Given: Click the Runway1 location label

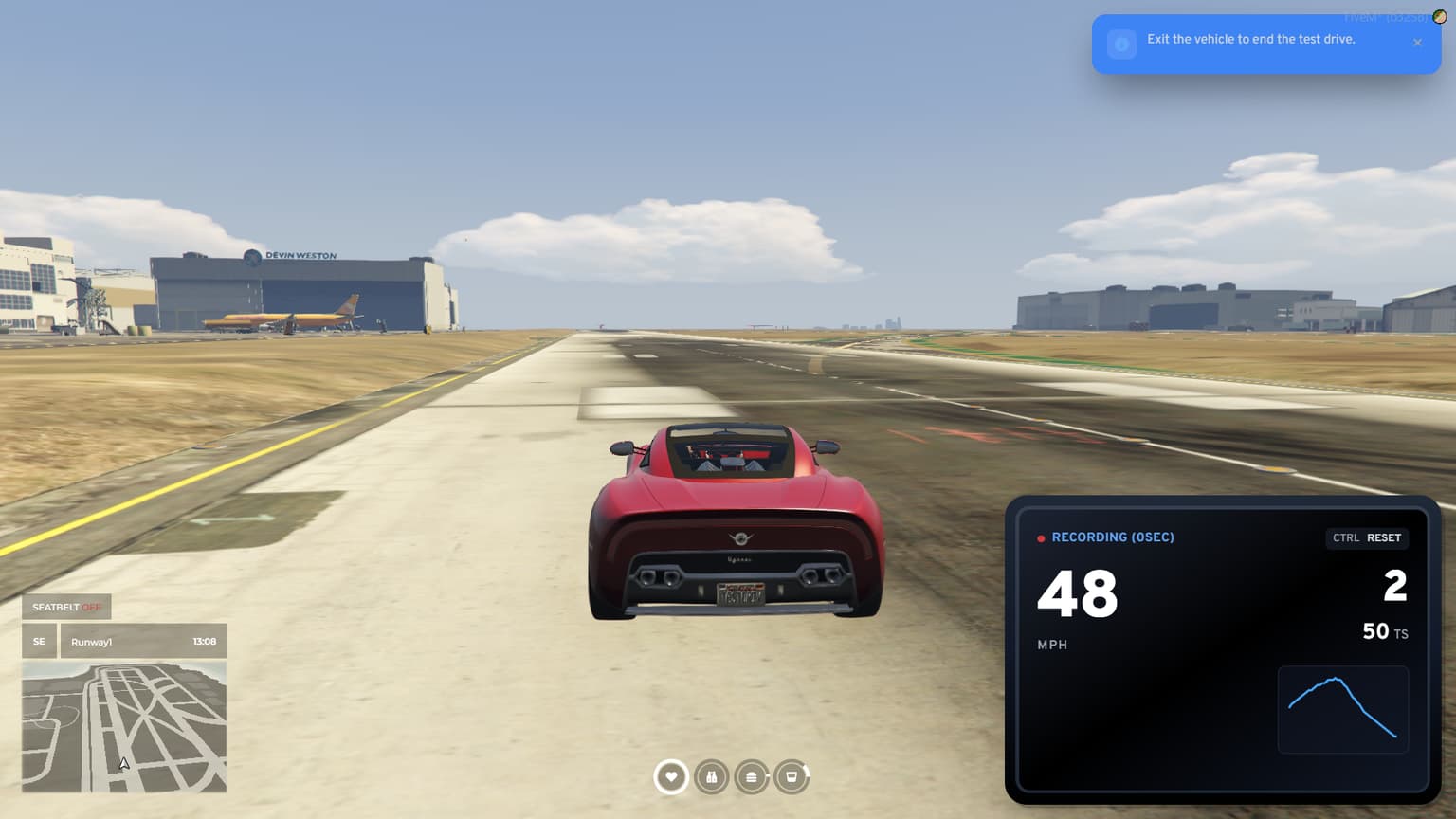Looking at the screenshot, I should click(92, 642).
